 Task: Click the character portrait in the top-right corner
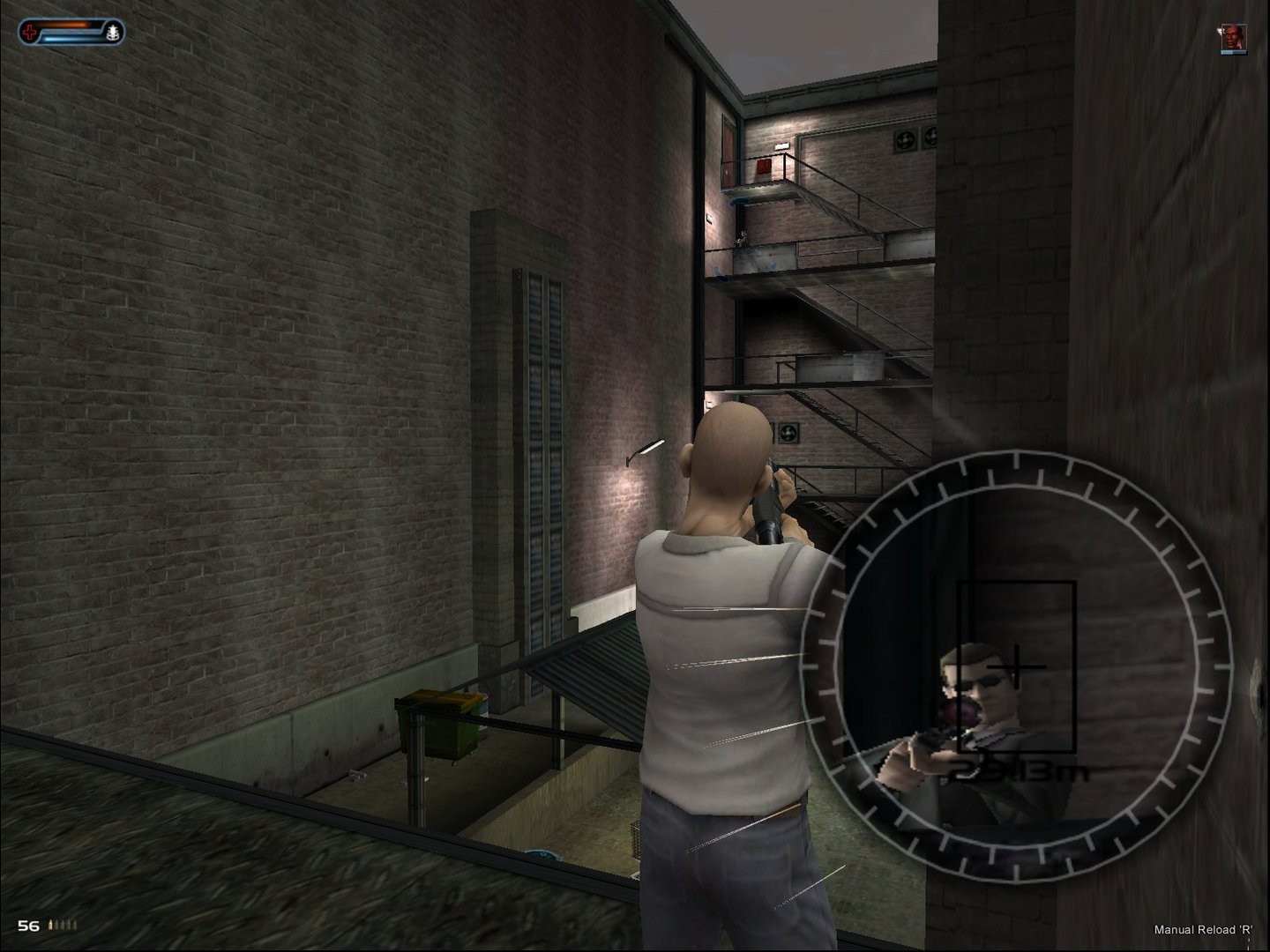tap(1234, 38)
